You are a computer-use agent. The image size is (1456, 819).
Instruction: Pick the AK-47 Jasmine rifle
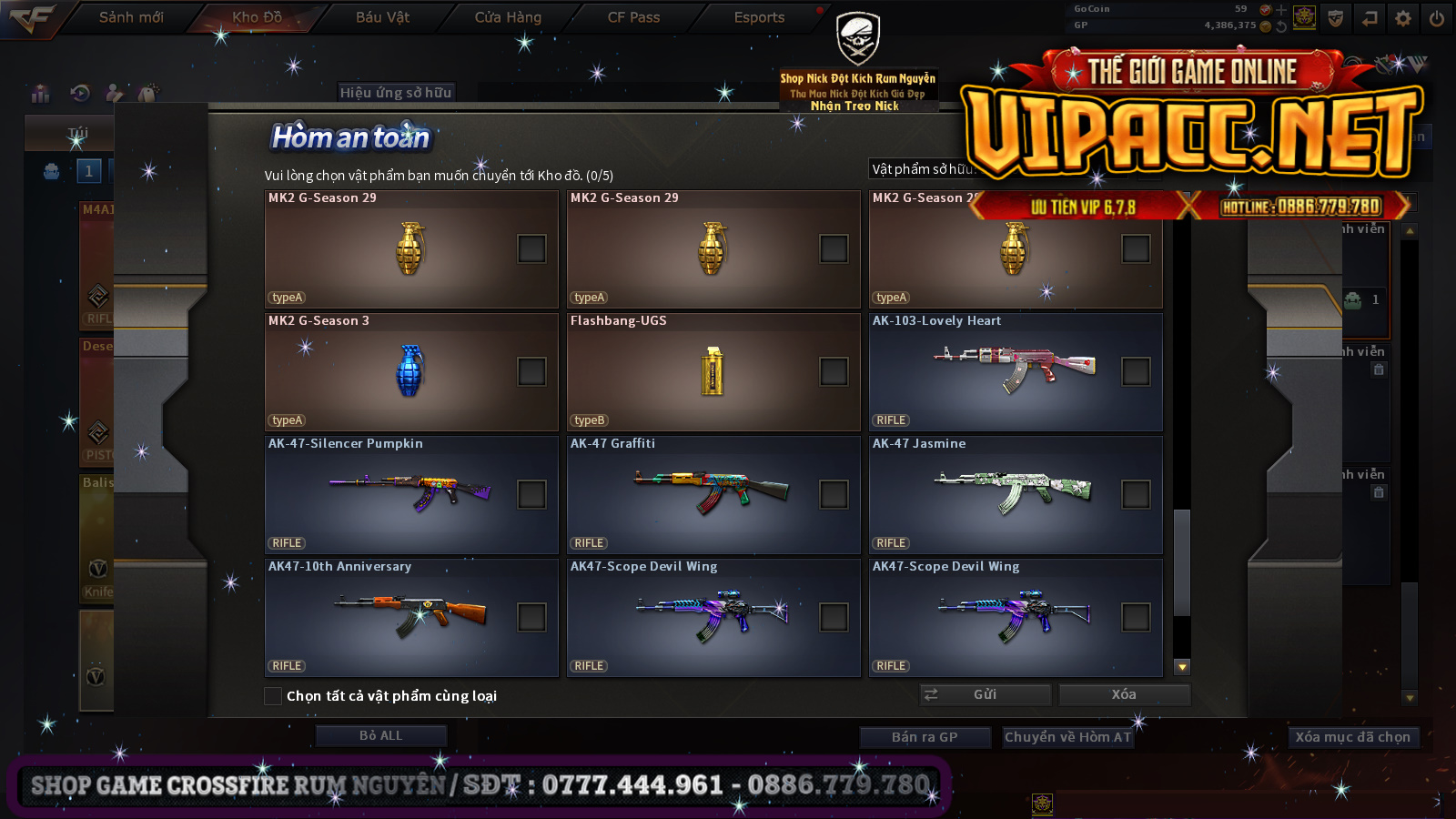1136,494
